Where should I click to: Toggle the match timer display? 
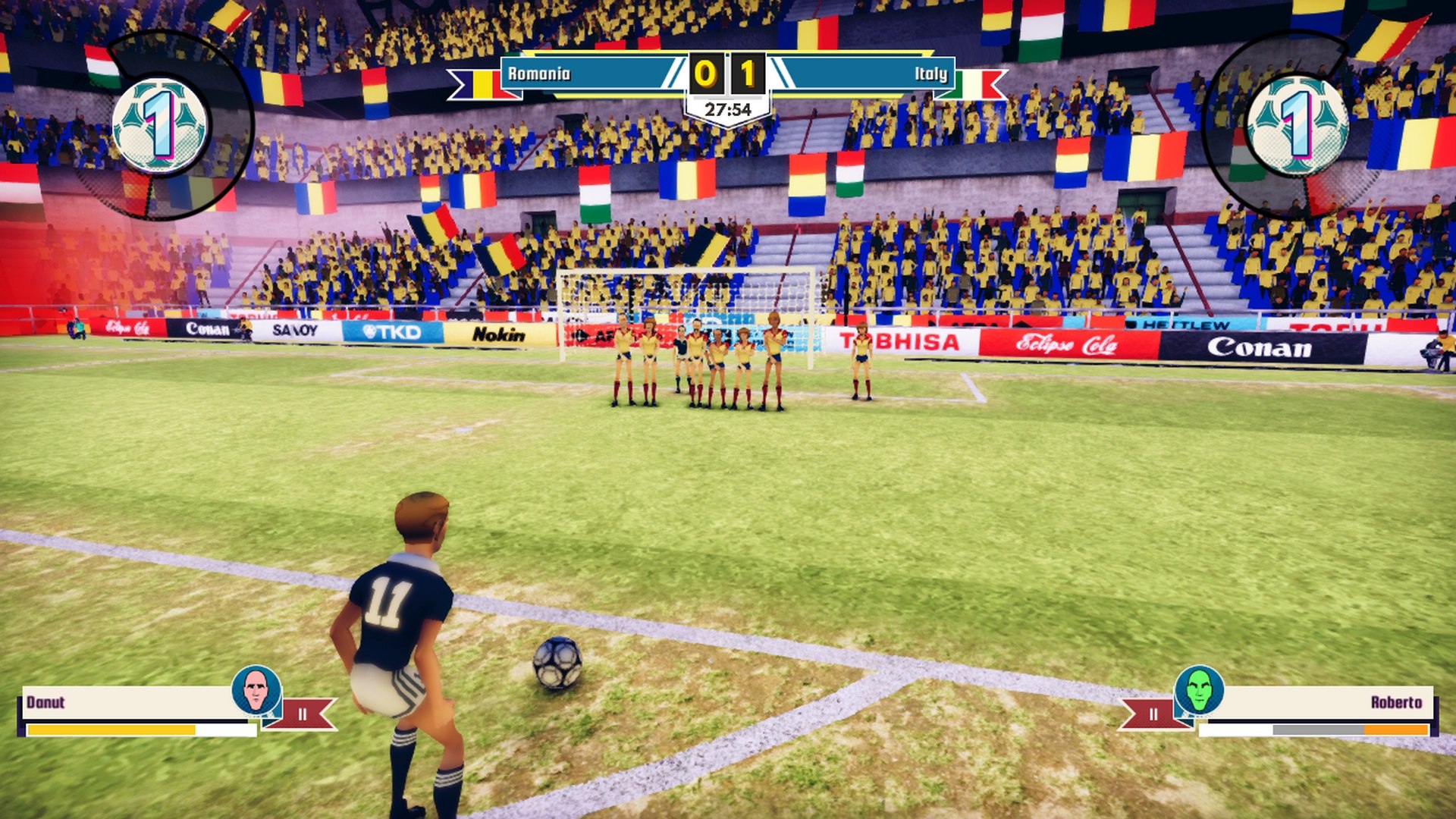[726, 108]
